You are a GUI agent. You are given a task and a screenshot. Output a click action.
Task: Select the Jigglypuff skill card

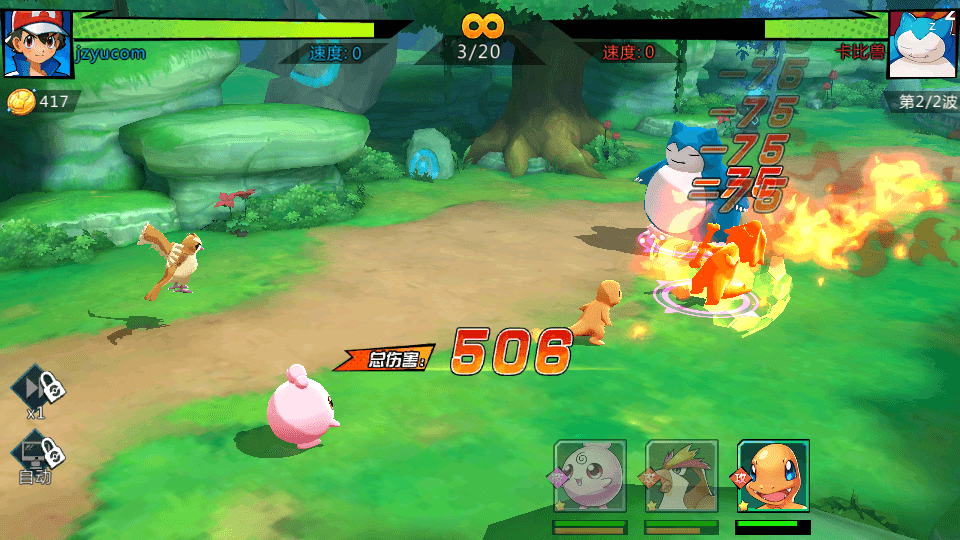590,476
